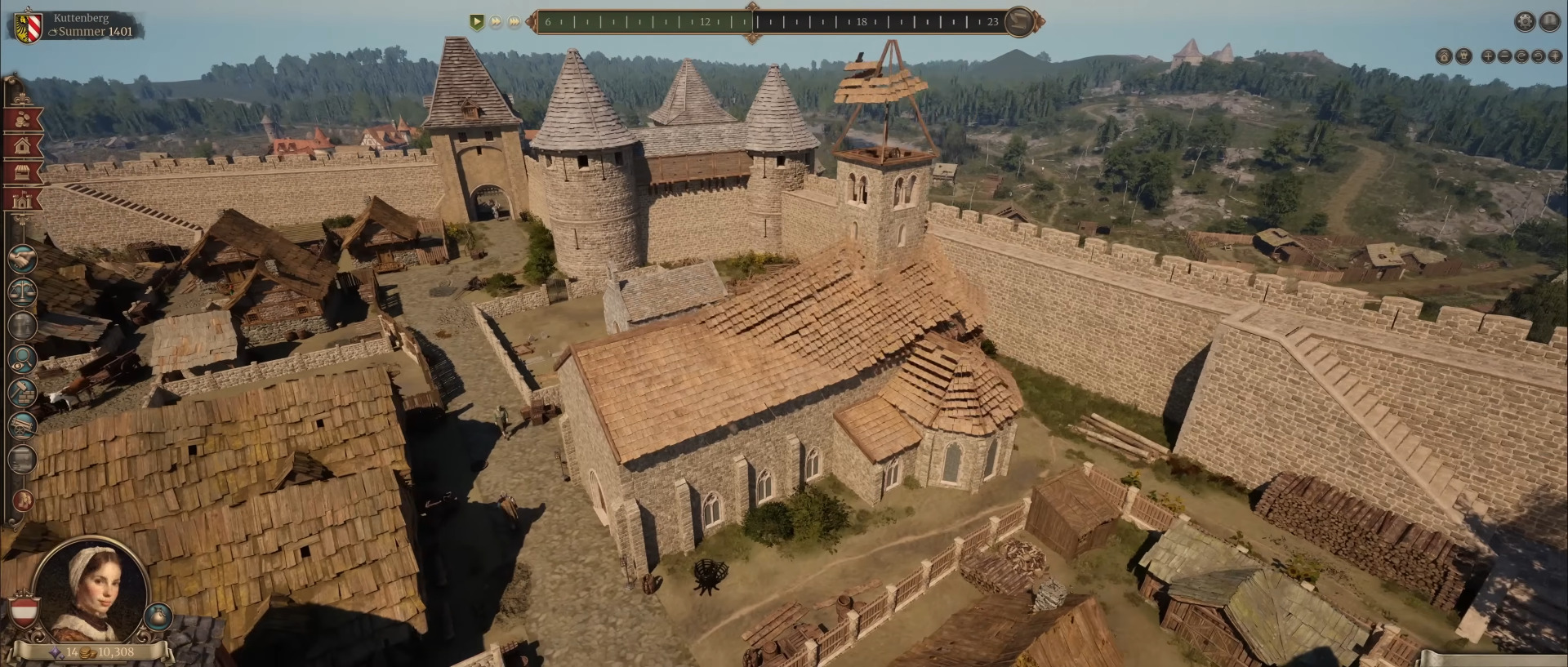Switch to double fast-forward speed

(496, 22)
